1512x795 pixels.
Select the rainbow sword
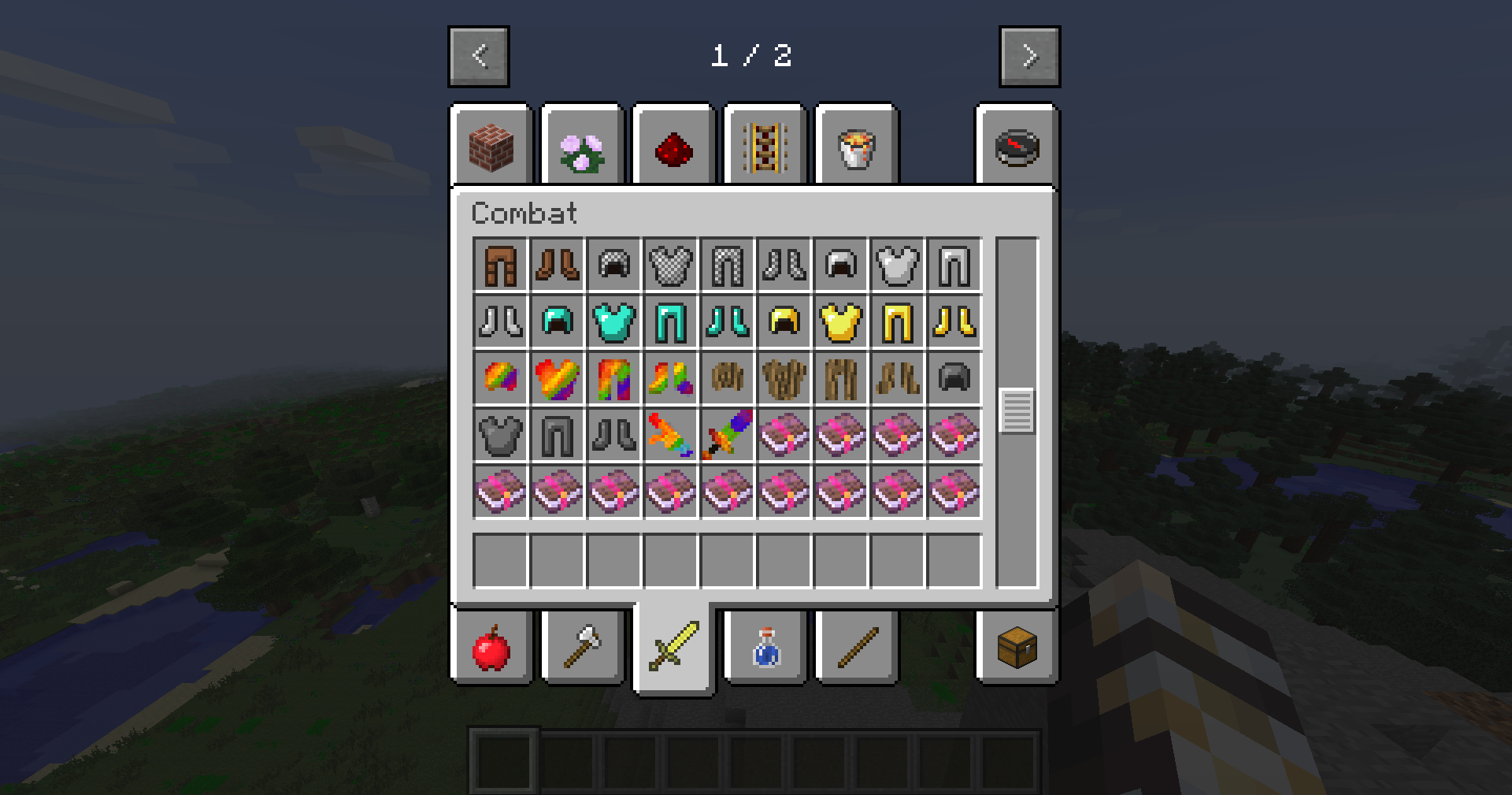(x=727, y=435)
